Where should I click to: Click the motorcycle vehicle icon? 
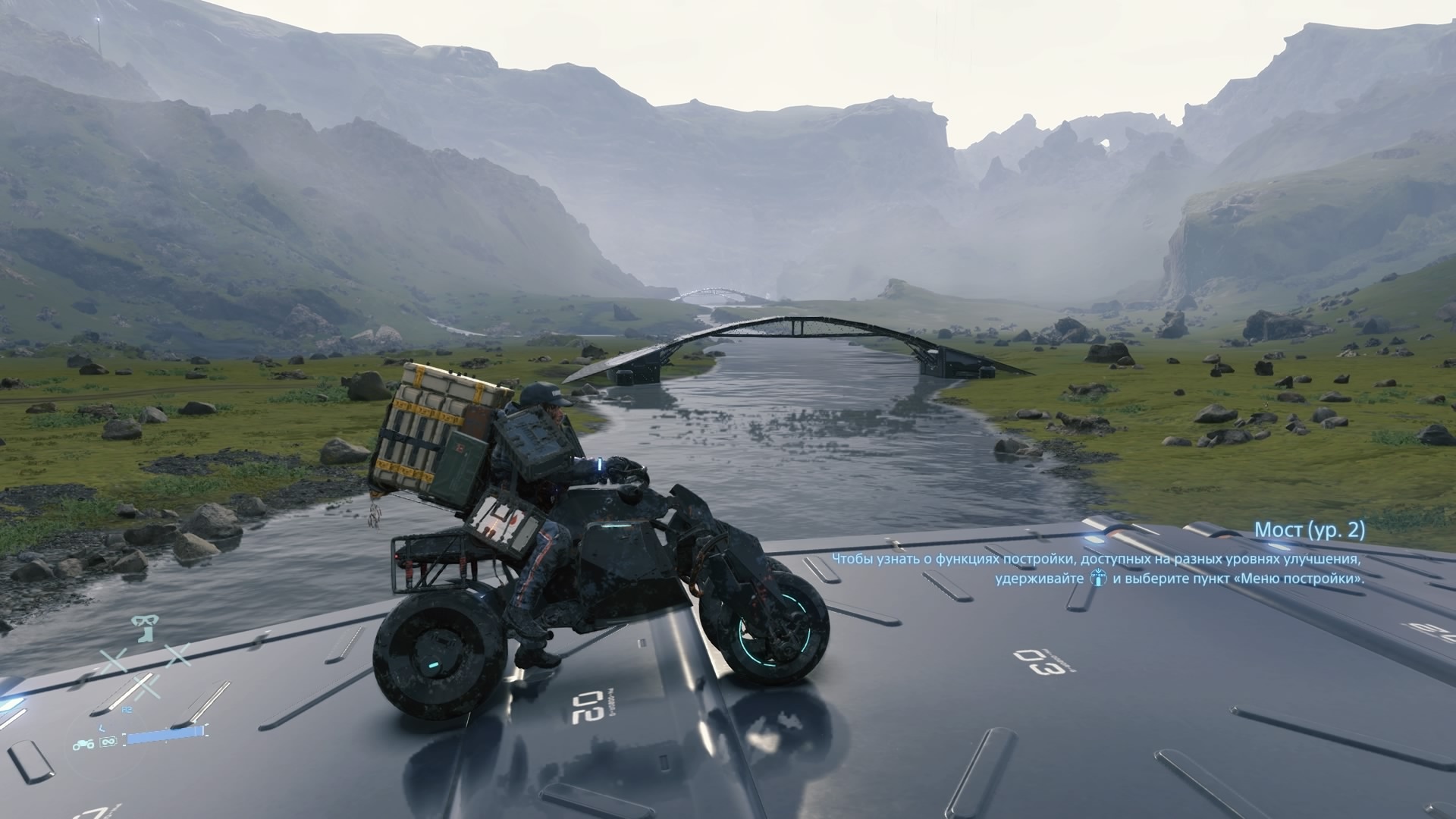[x=84, y=744]
